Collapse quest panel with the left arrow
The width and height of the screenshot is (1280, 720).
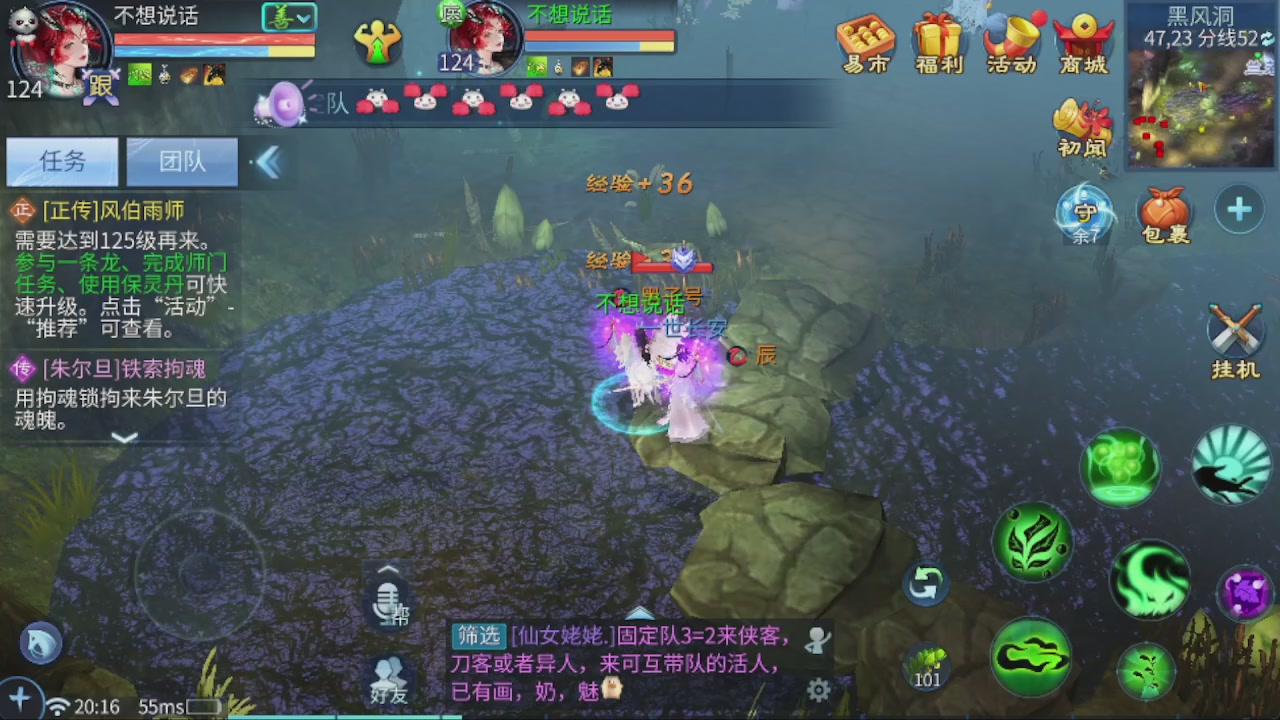click(268, 162)
